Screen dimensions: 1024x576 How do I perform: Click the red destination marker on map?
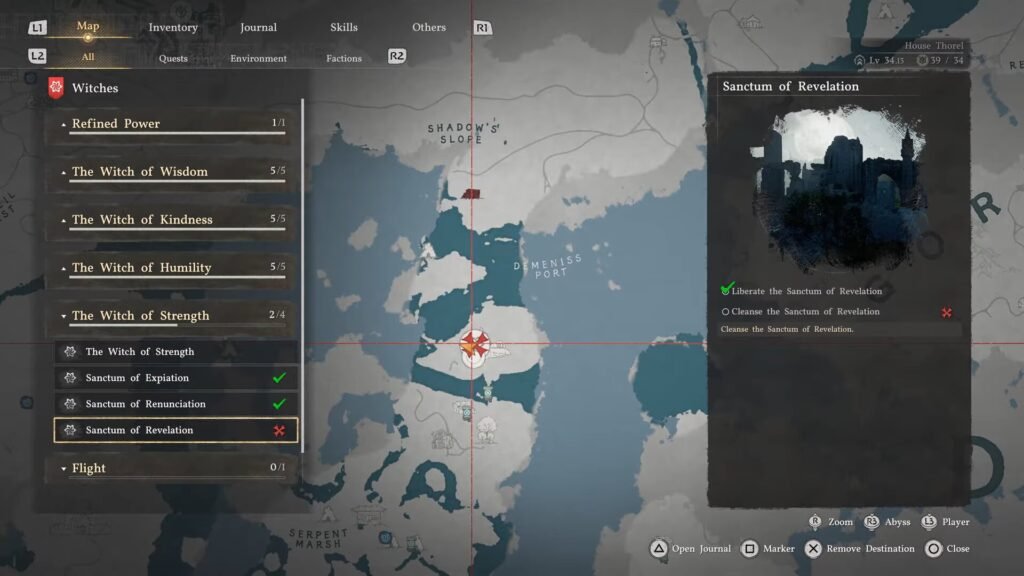tap(473, 346)
